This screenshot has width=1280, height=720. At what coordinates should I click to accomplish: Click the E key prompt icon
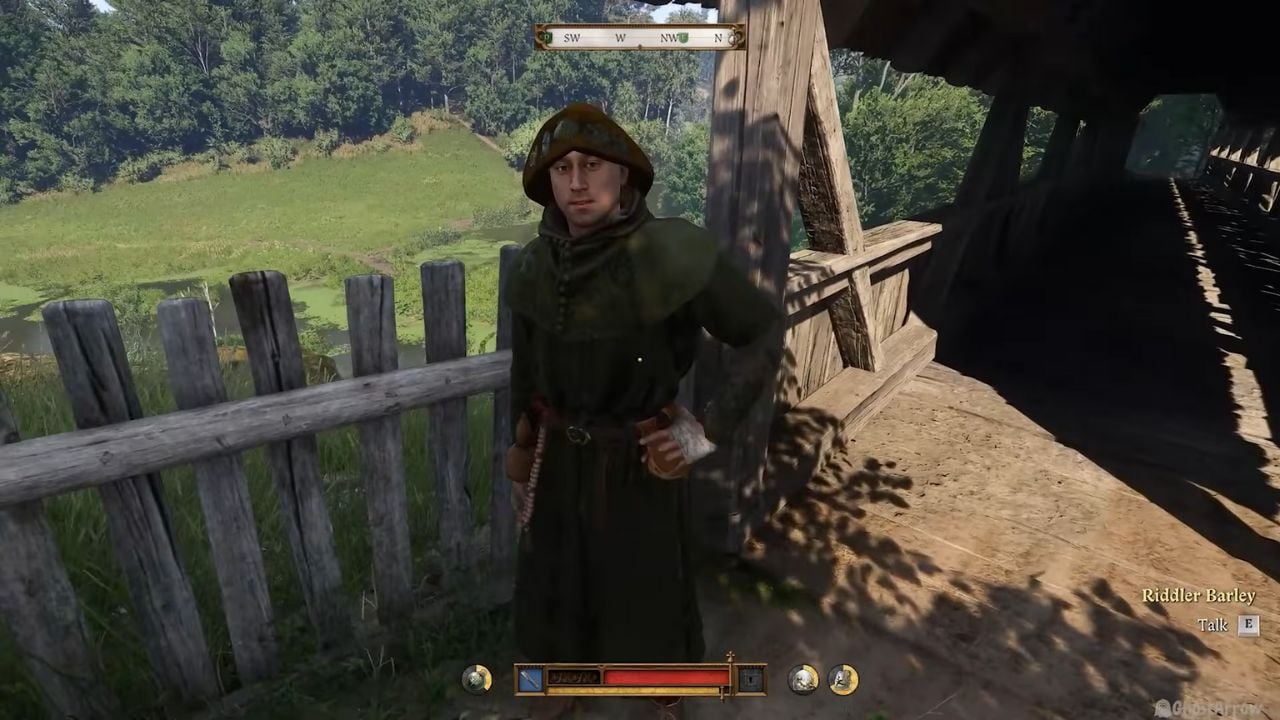1247,625
